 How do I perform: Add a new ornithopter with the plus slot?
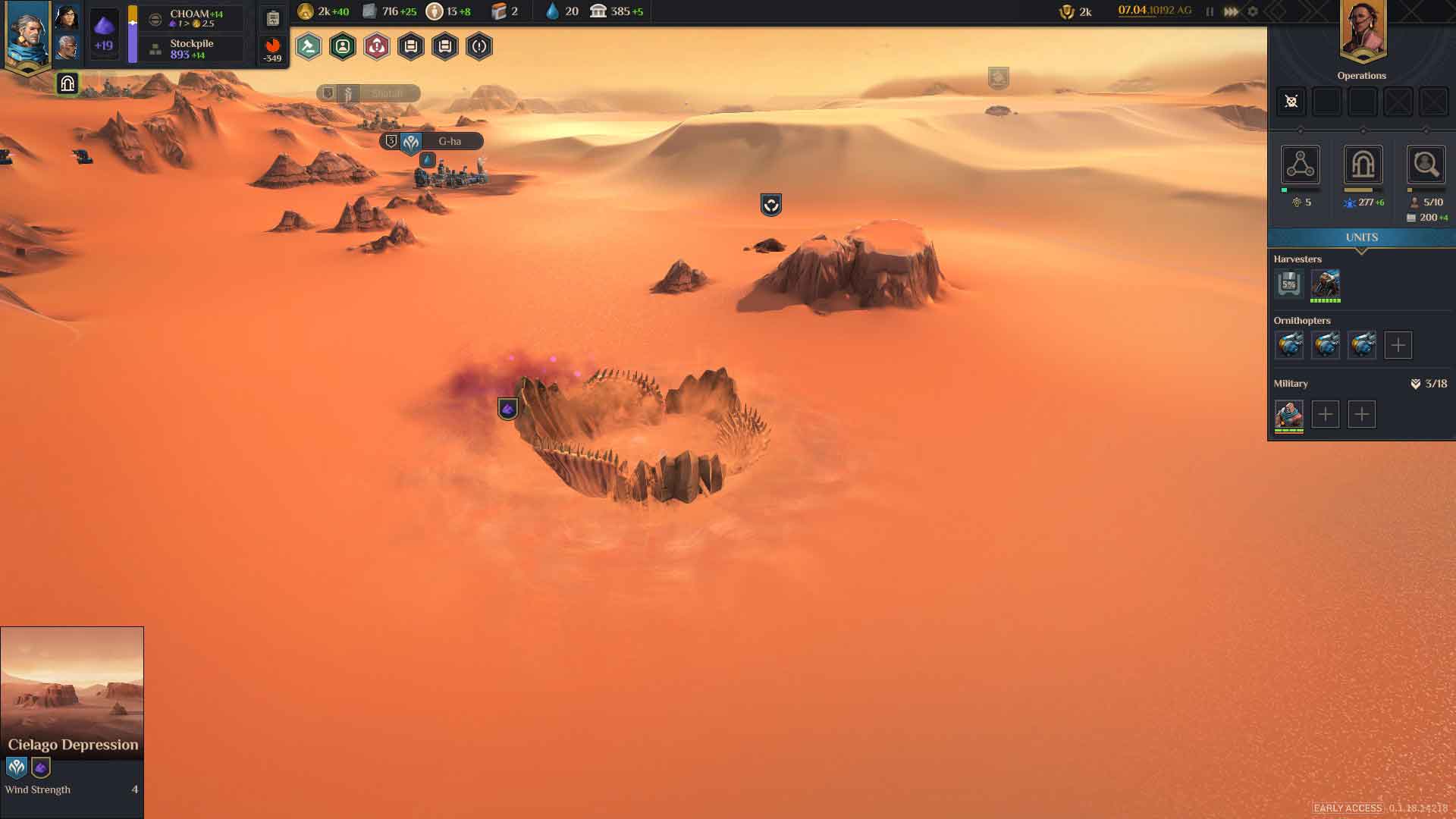point(1398,345)
